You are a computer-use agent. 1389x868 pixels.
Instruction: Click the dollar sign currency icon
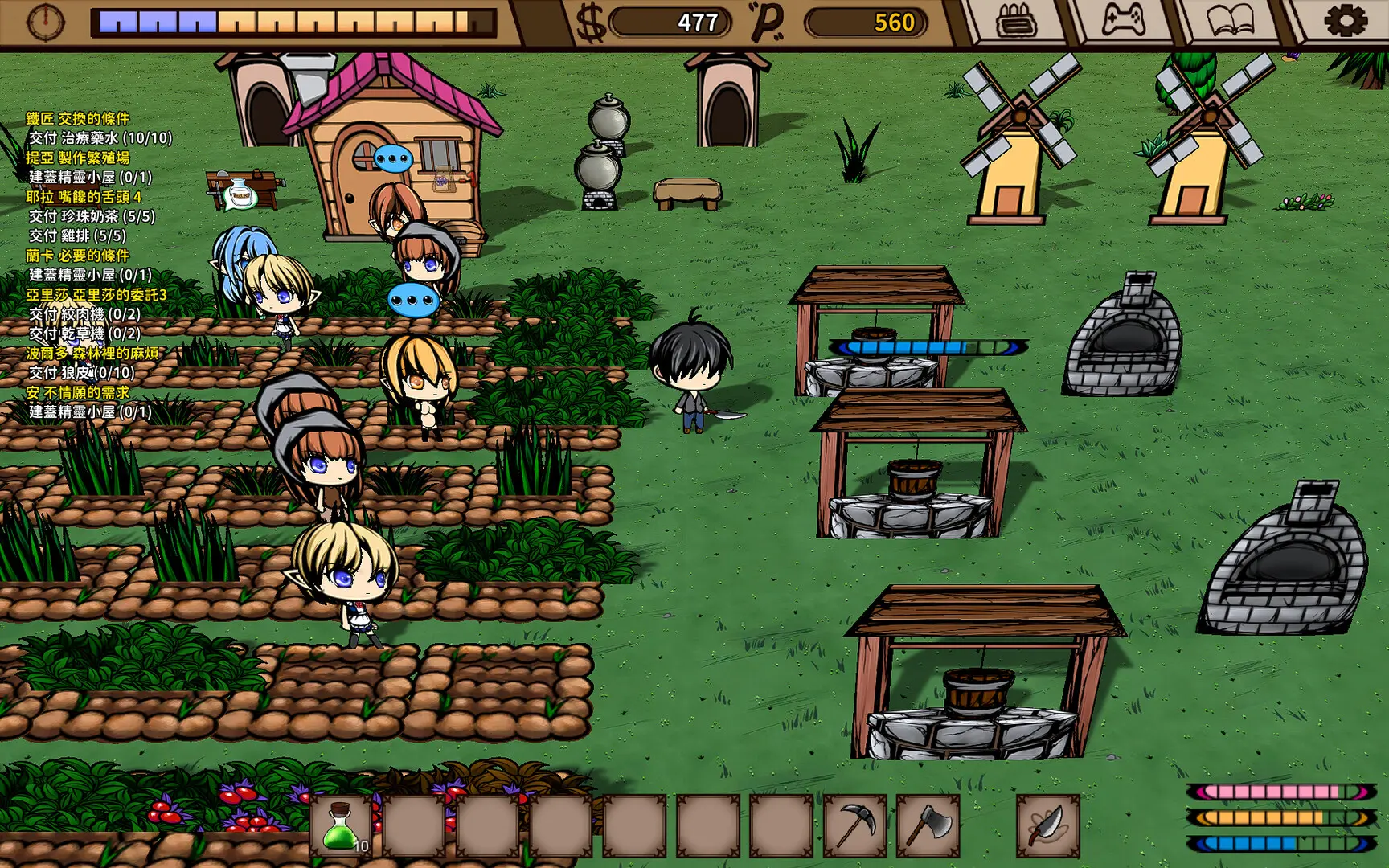coord(589,22)
